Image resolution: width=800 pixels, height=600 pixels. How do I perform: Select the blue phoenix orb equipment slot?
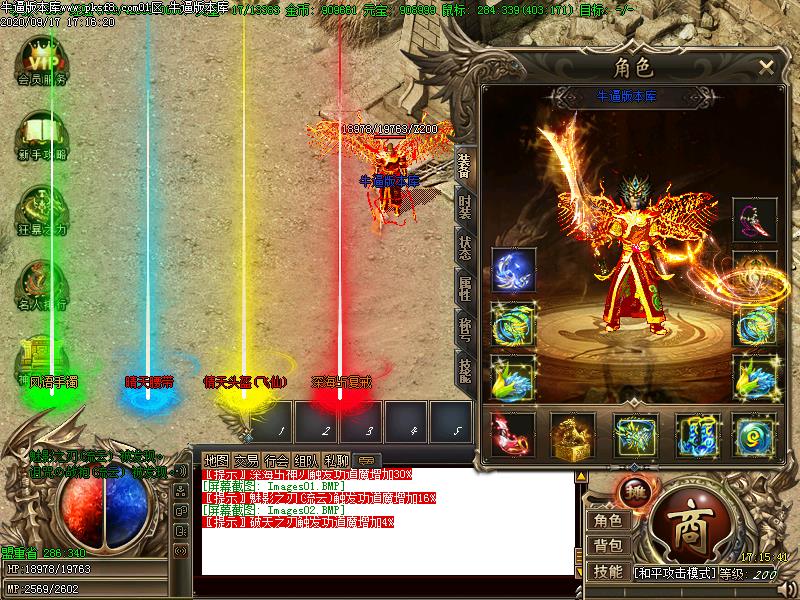[x=513, y=270]
